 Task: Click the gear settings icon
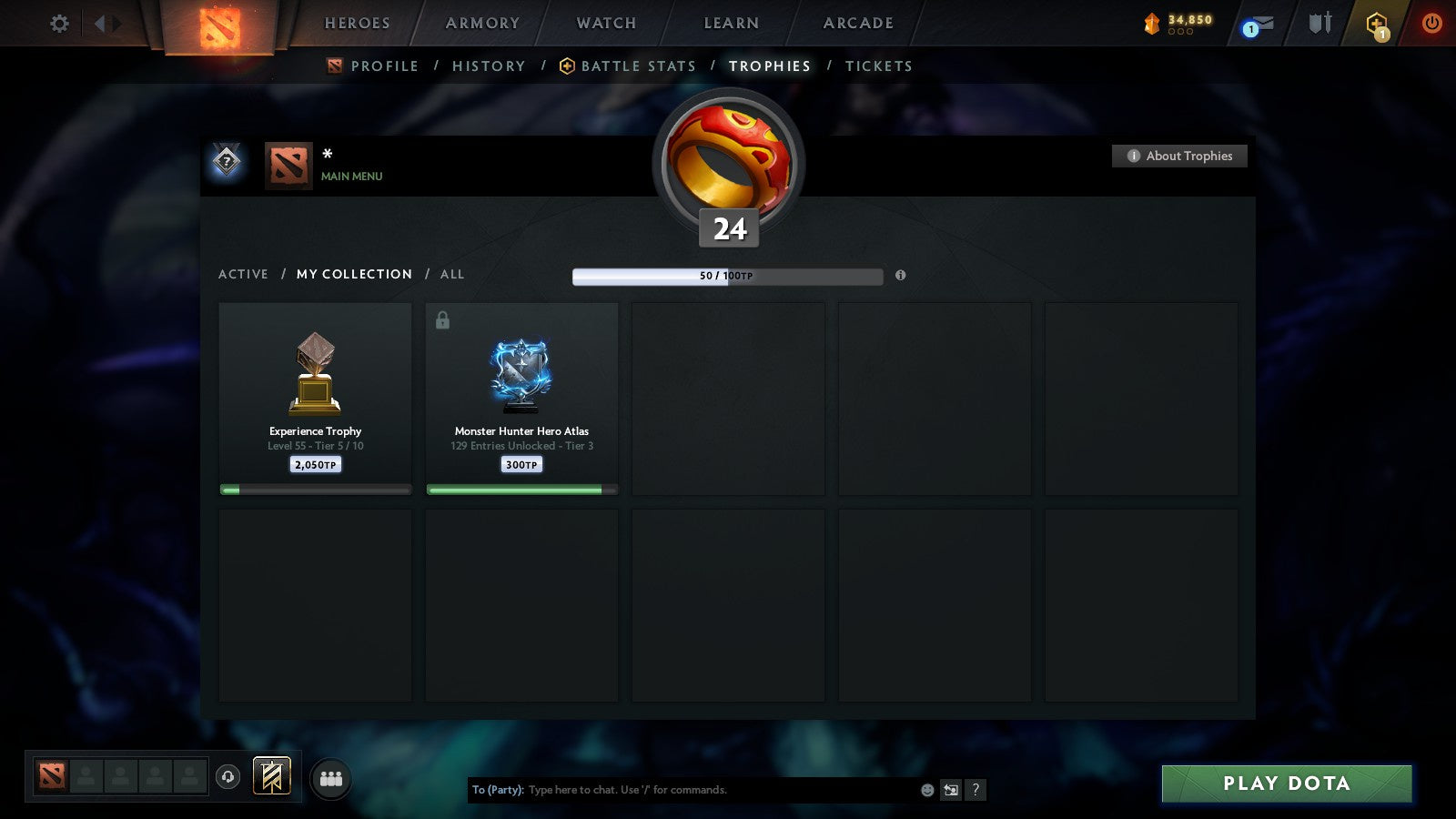tap(59, 25)
